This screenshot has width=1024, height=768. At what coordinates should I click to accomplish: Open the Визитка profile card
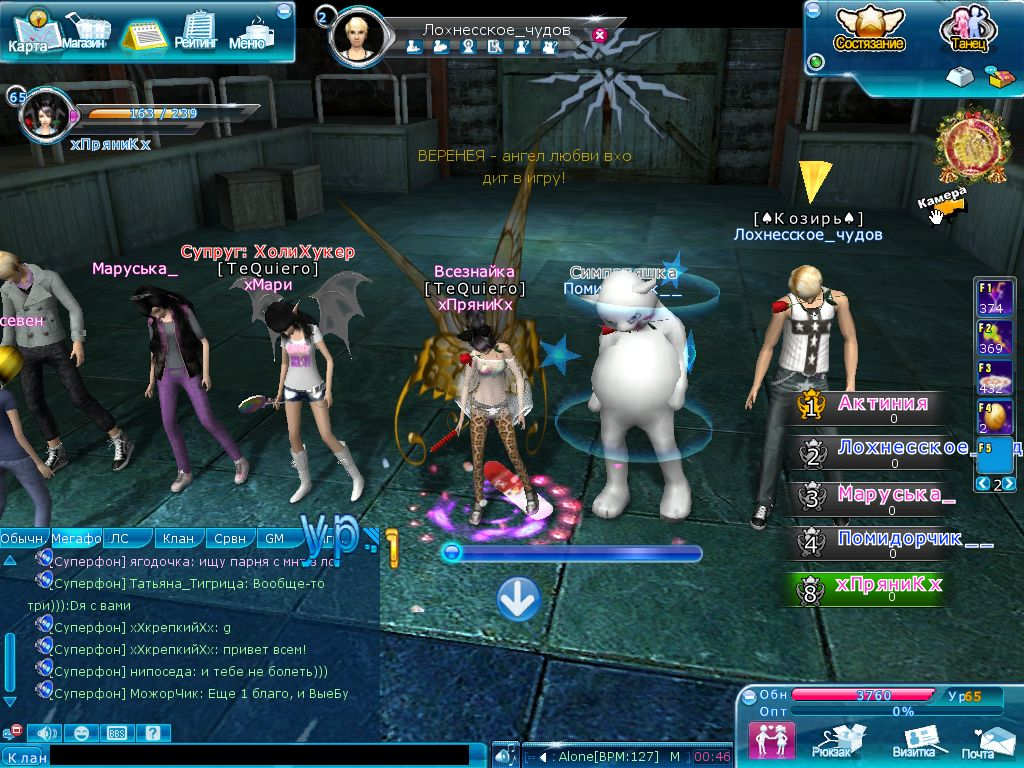pos(913,741)
